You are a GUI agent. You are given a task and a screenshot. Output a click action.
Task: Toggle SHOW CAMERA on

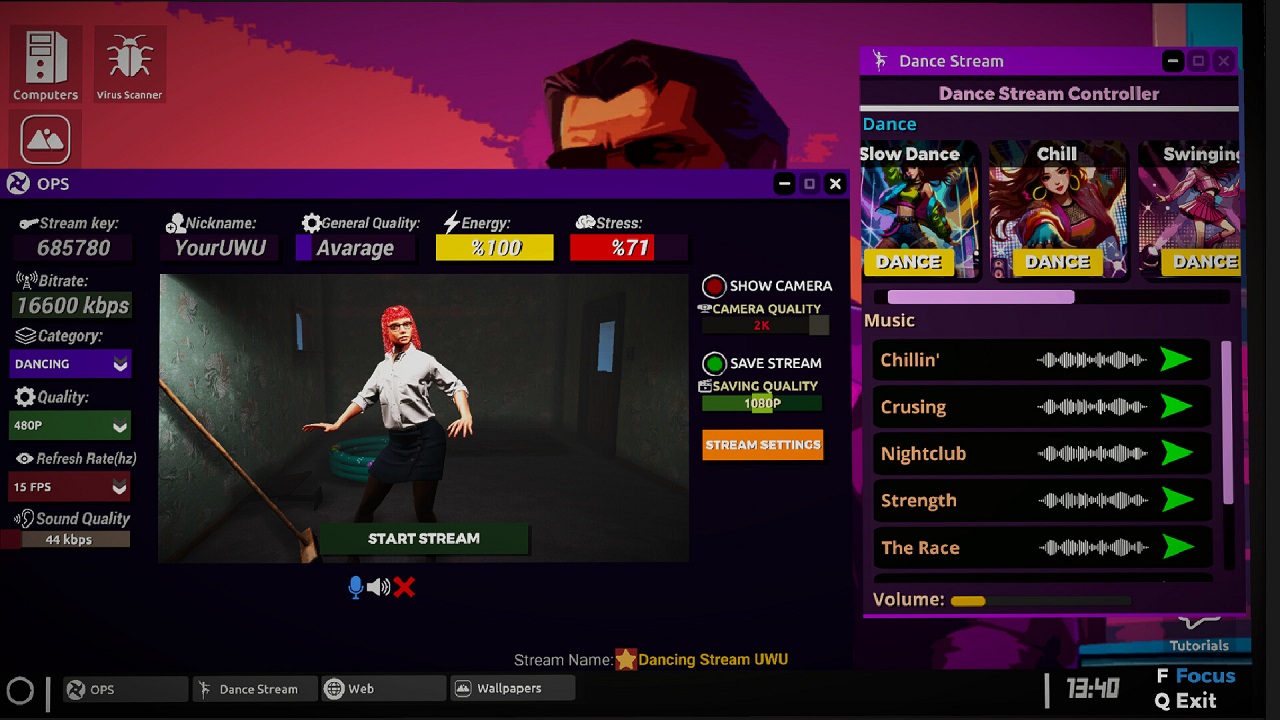pyautogui.click(x=713, y=286)
